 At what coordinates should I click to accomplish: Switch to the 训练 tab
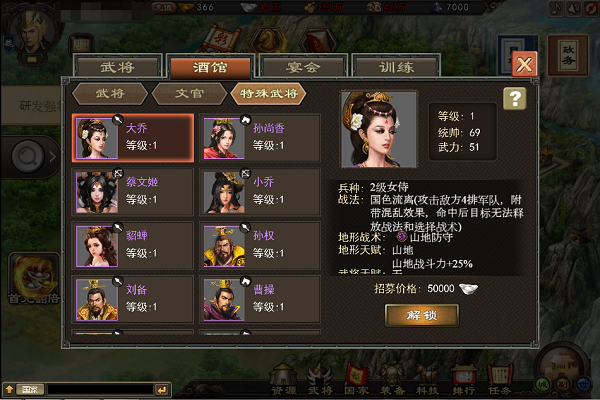(x=383, y=68)
